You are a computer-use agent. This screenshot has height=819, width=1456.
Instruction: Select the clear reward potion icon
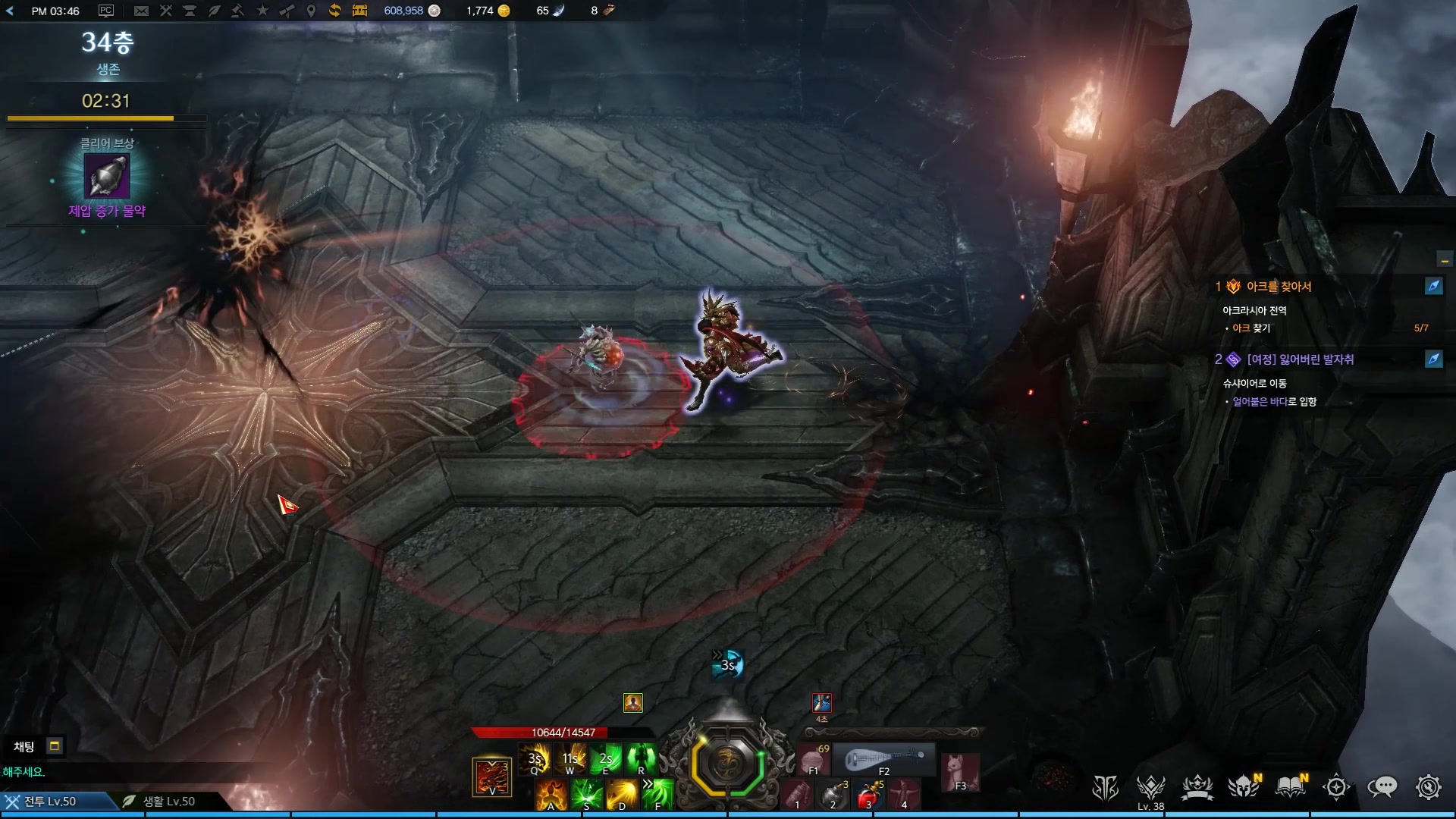pos(107,176)
